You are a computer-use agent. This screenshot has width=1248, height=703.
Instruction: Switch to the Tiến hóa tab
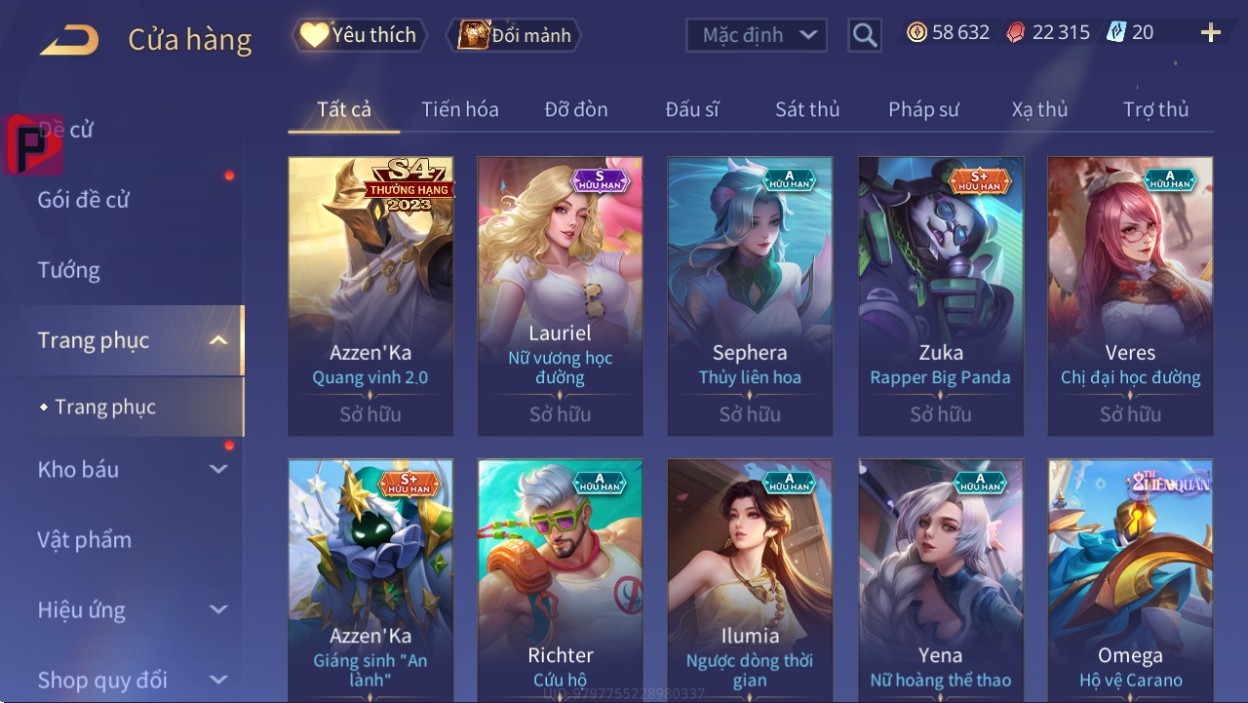(x=459, y=109)
